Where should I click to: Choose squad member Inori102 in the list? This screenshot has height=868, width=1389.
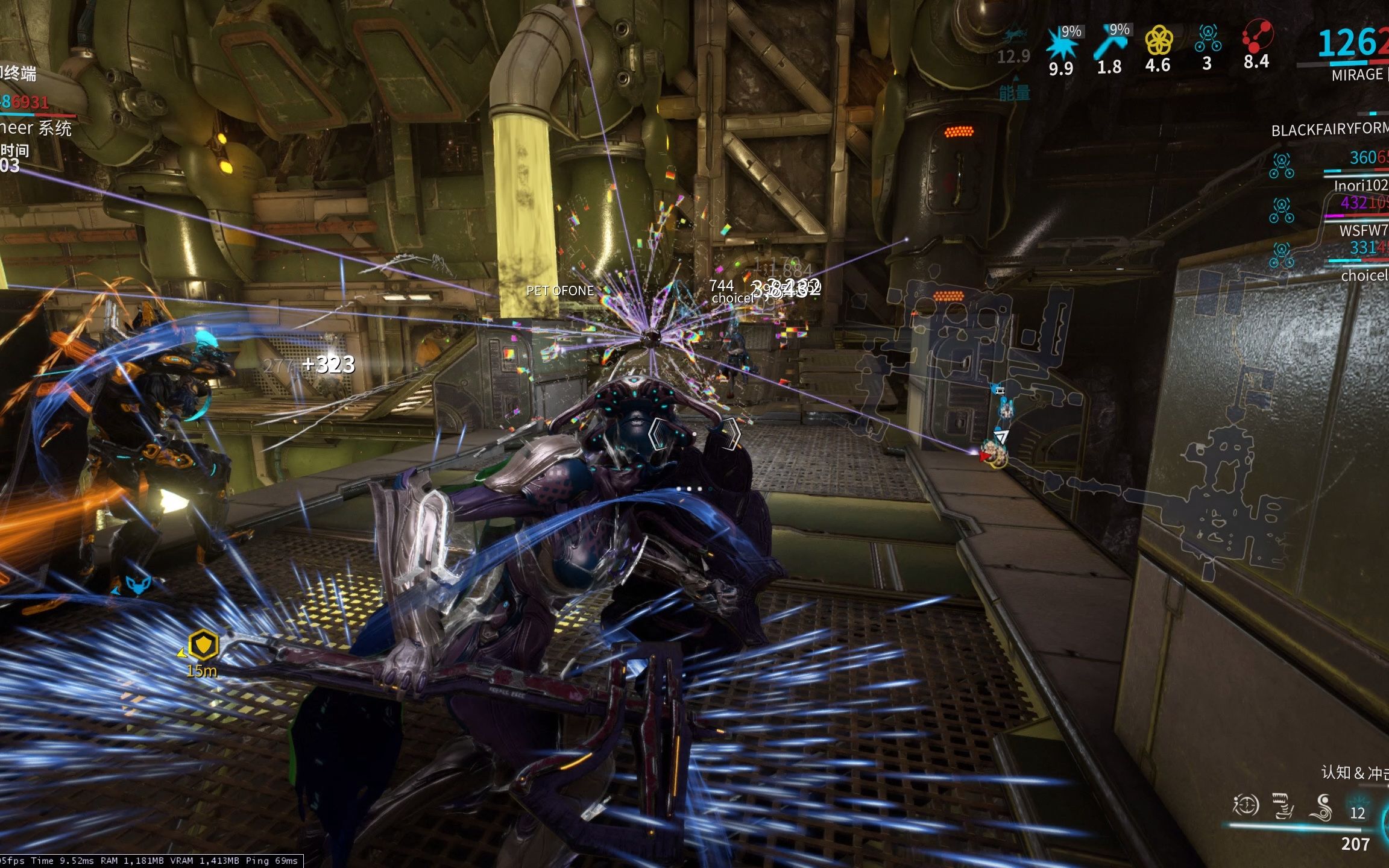coord(1360,185)
